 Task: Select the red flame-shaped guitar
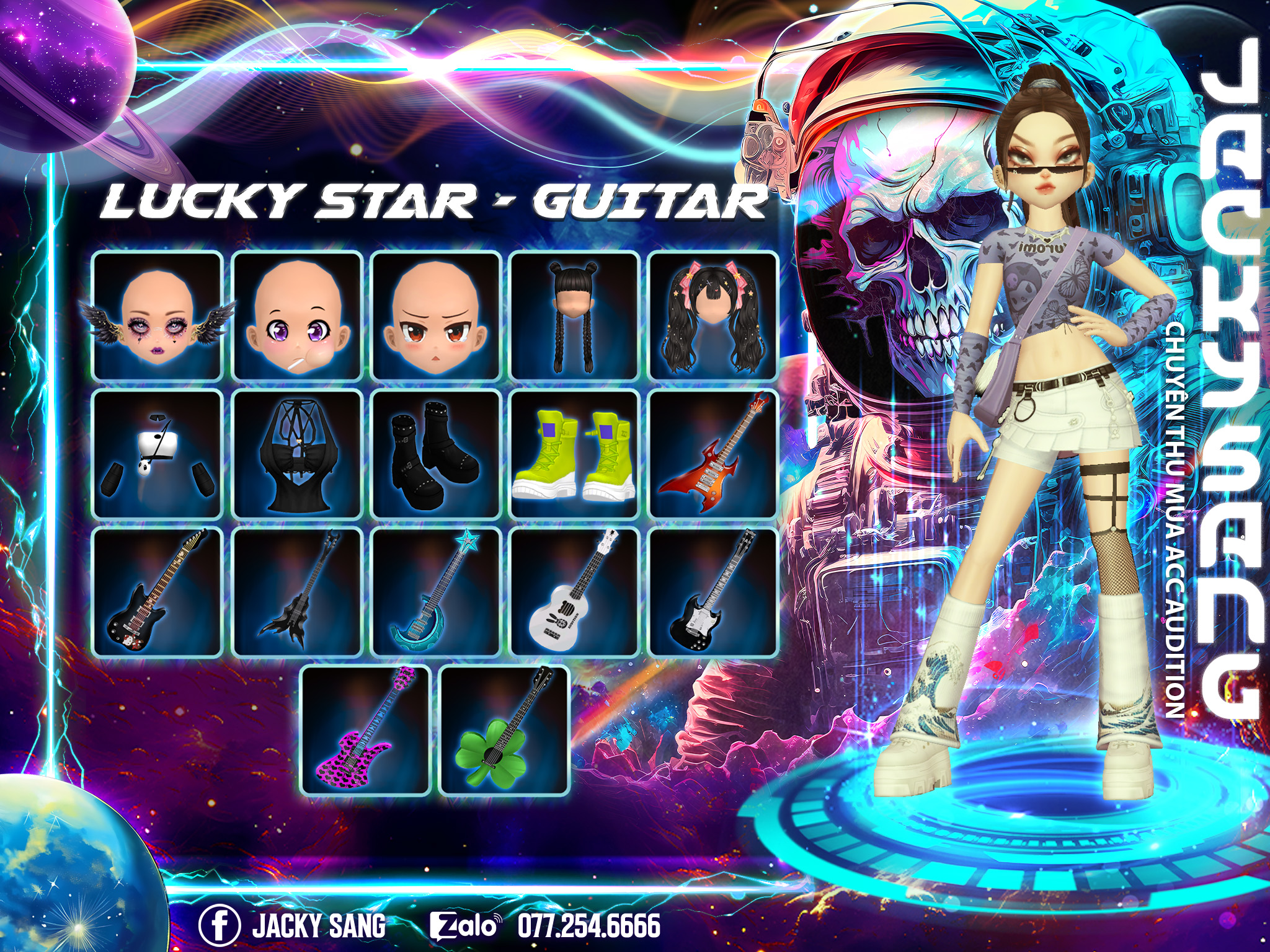(713, 454)
